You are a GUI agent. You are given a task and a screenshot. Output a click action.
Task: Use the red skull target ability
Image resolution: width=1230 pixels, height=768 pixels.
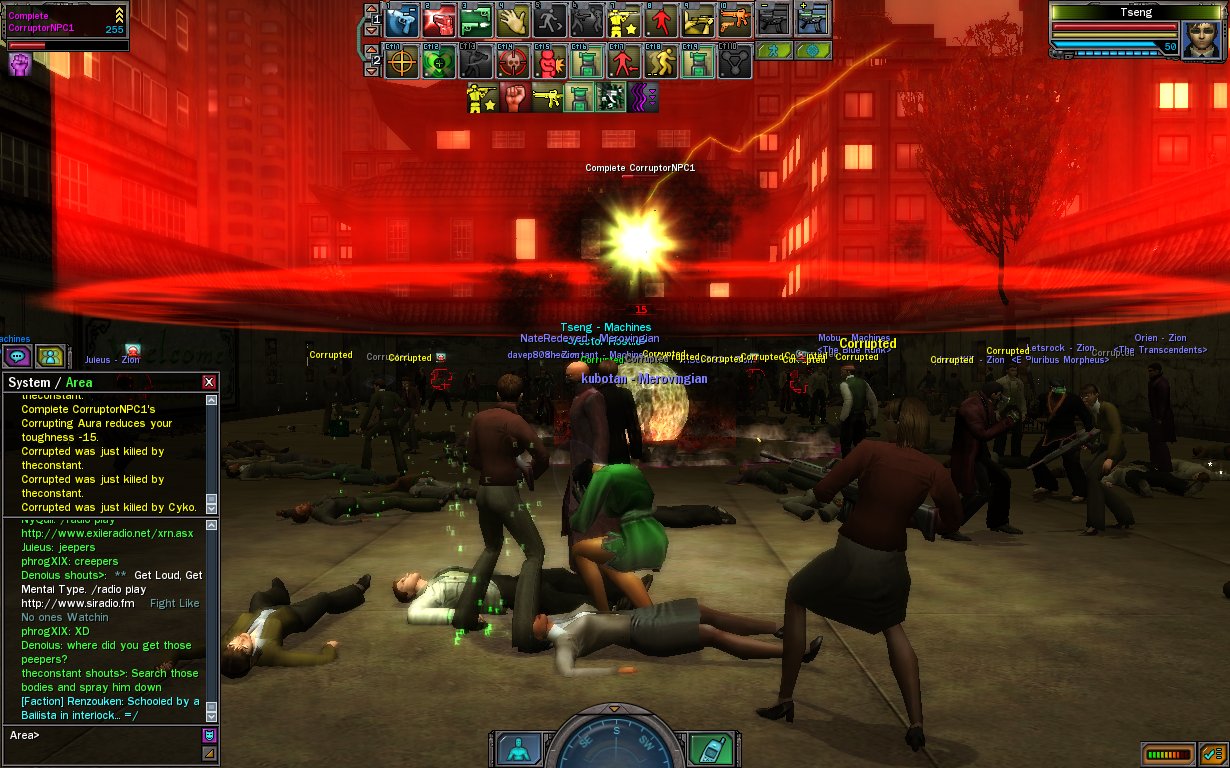coord(513,62)
